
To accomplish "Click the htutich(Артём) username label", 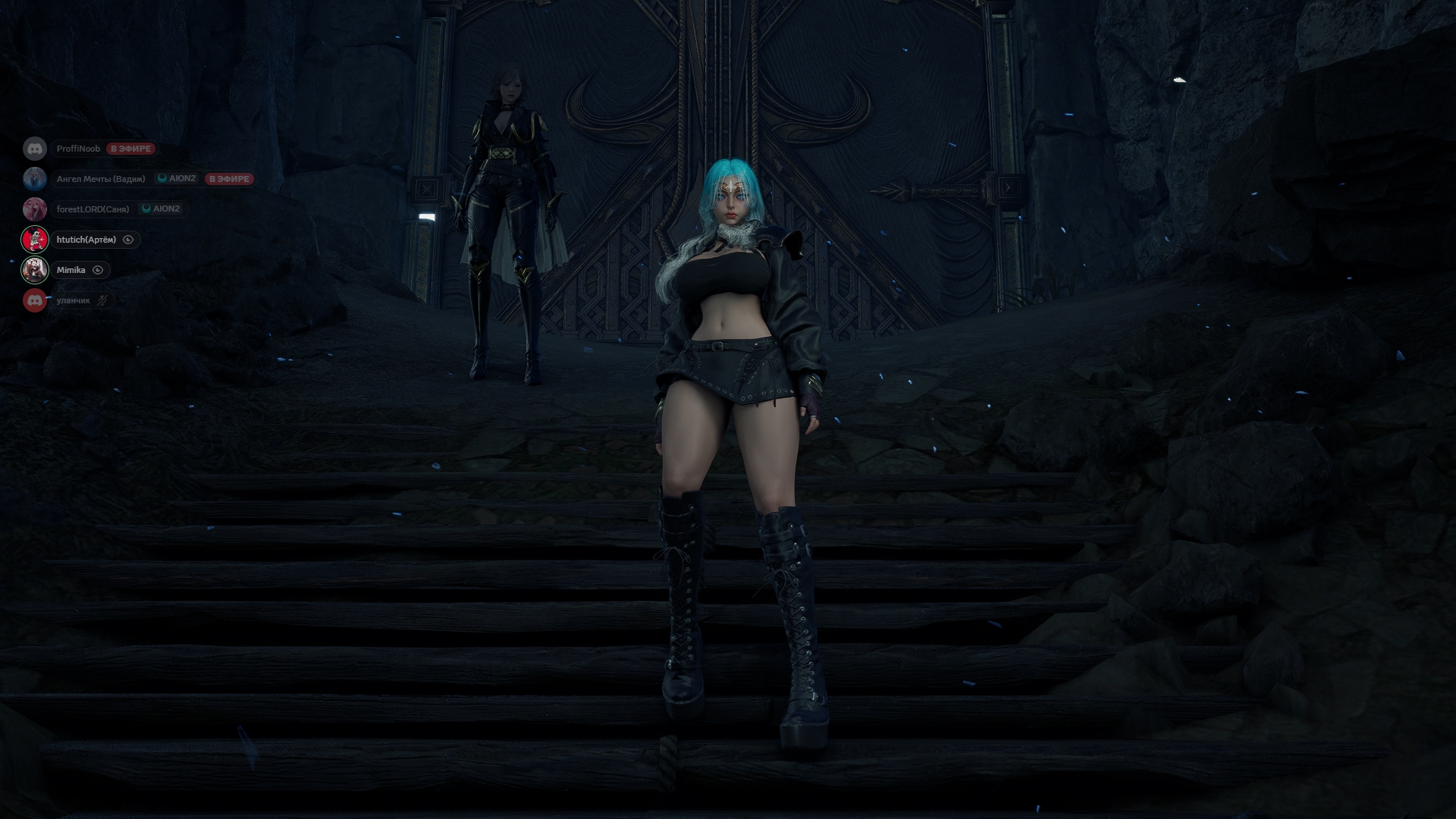I will coord(86,239).
